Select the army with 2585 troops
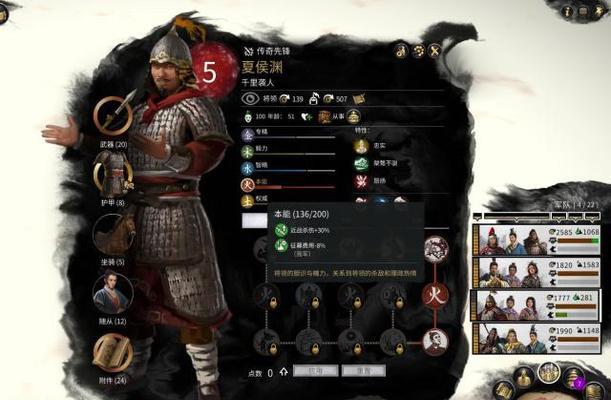The image size is (611, 400). [x=541, y=240]
